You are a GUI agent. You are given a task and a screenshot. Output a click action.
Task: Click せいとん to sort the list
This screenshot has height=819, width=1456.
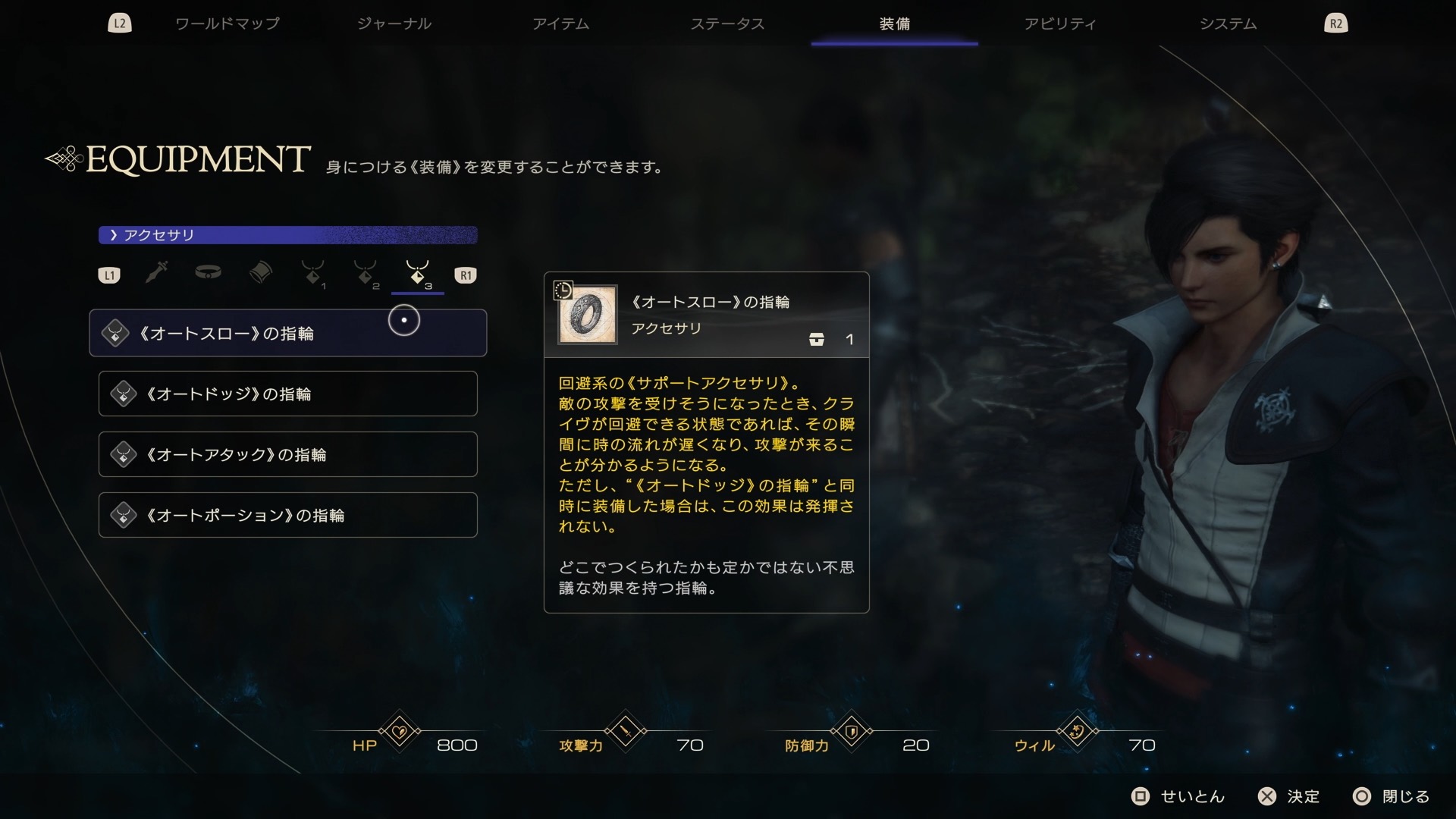point(1178,797)
